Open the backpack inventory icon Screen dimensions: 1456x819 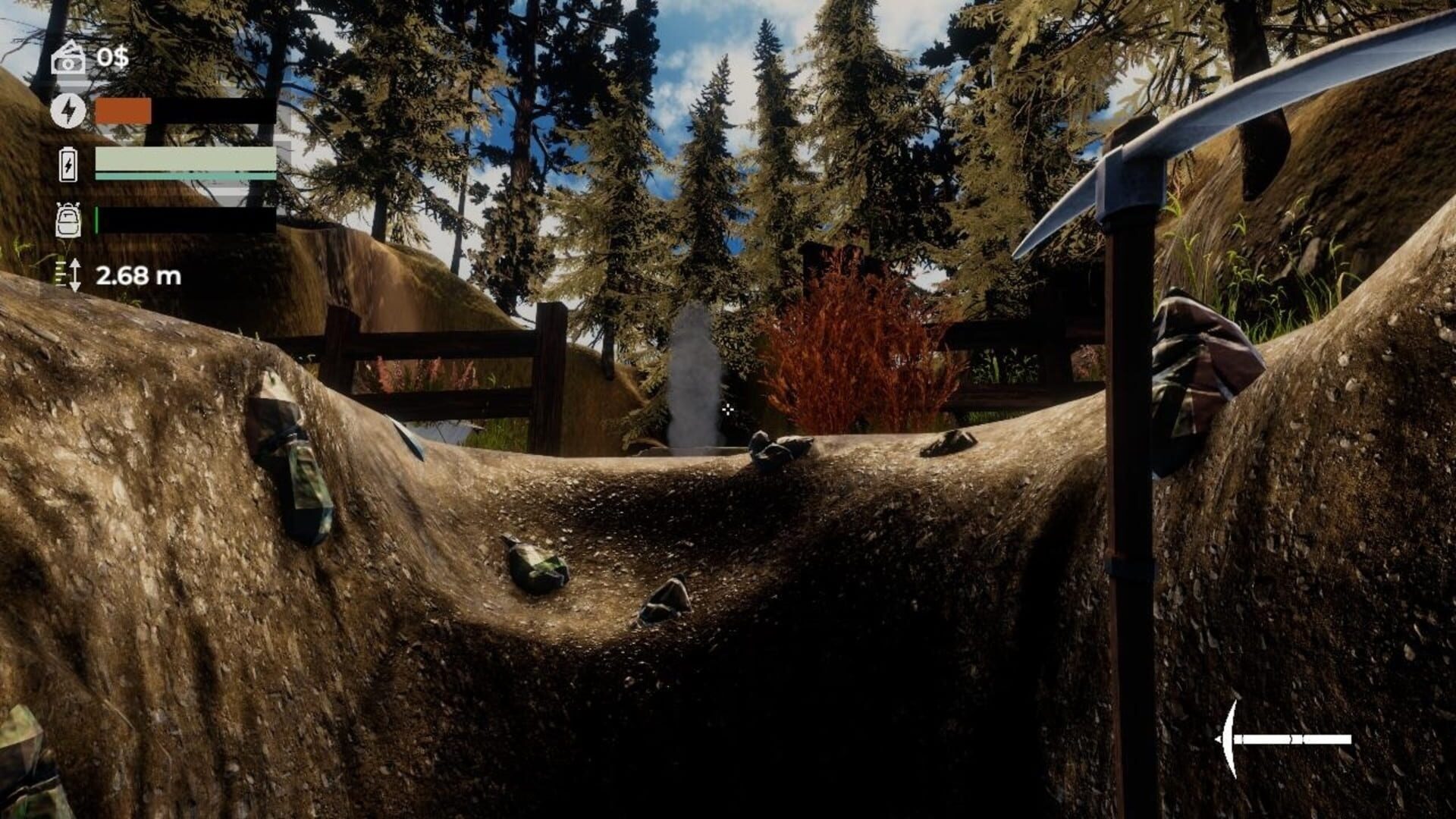click(70, 220)
